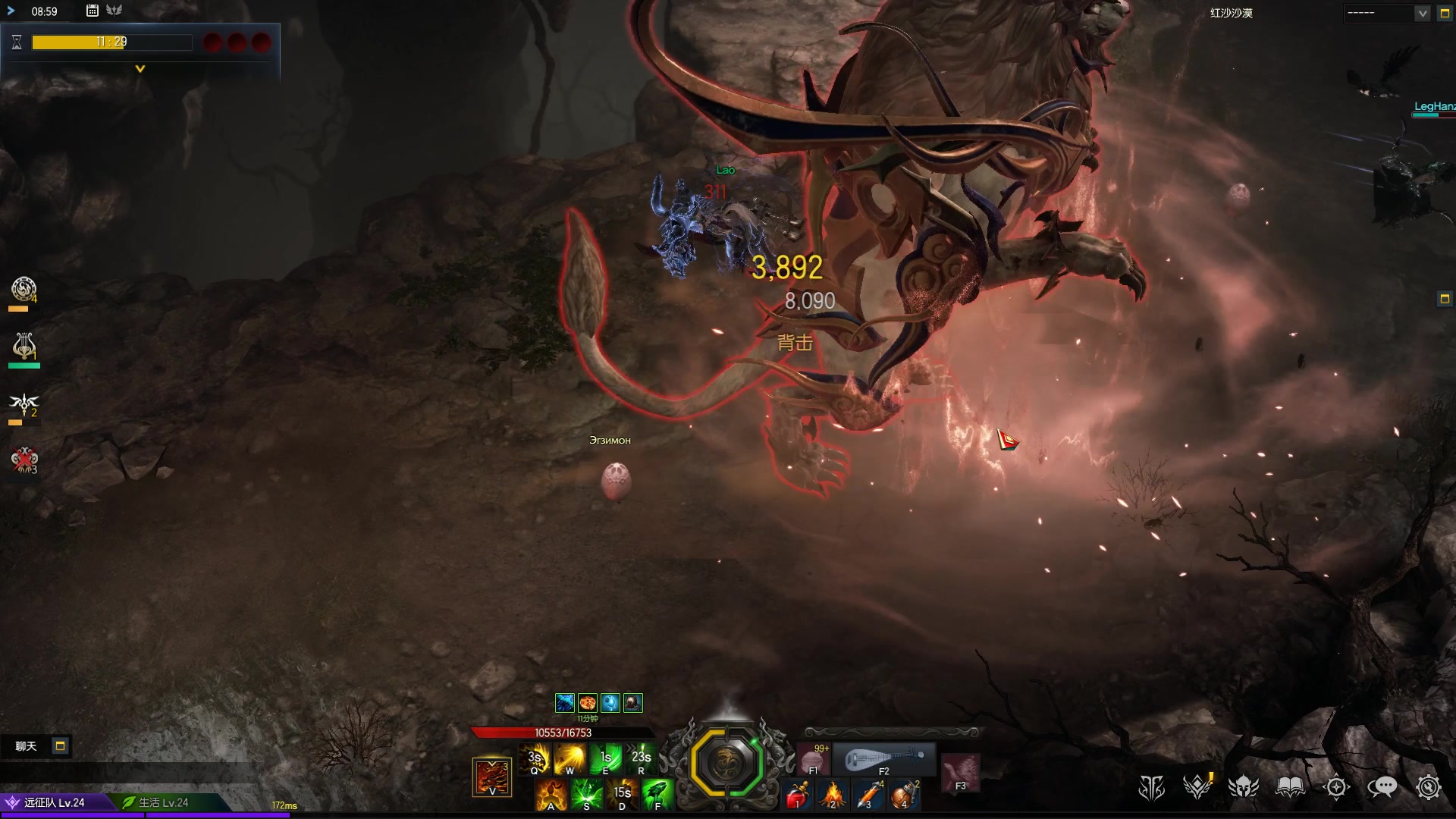Open the dropdown in the top-right corner
Screen dimensions: 1456x819
[1421, 14]
